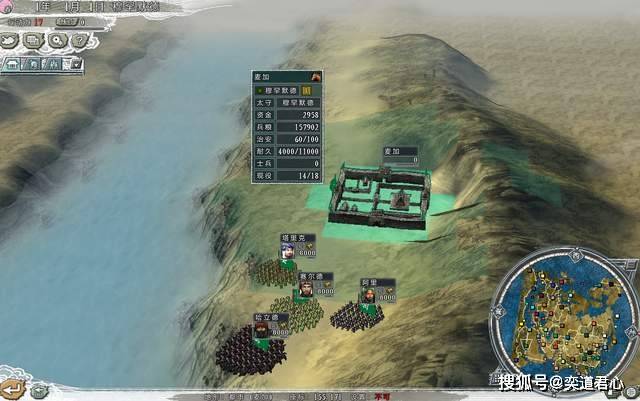Screen dimensions: 640x401
Task: Click the stacked windows toolbar button
Action: pyautogui.click(x=34, y=41)
